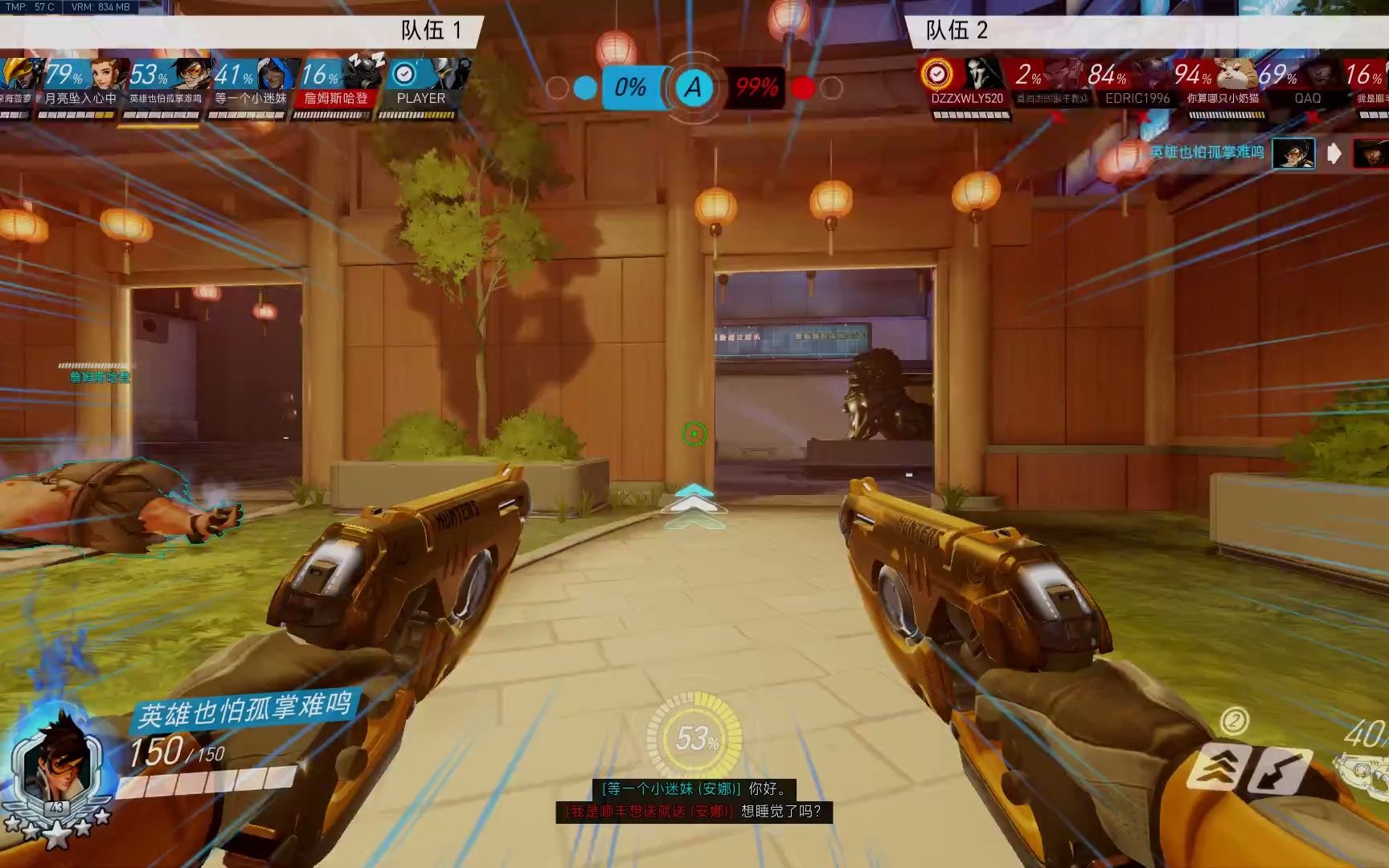Select enemy player DZZXWLY520
This screenshot has height=868, width=1389.
[967, 98]
